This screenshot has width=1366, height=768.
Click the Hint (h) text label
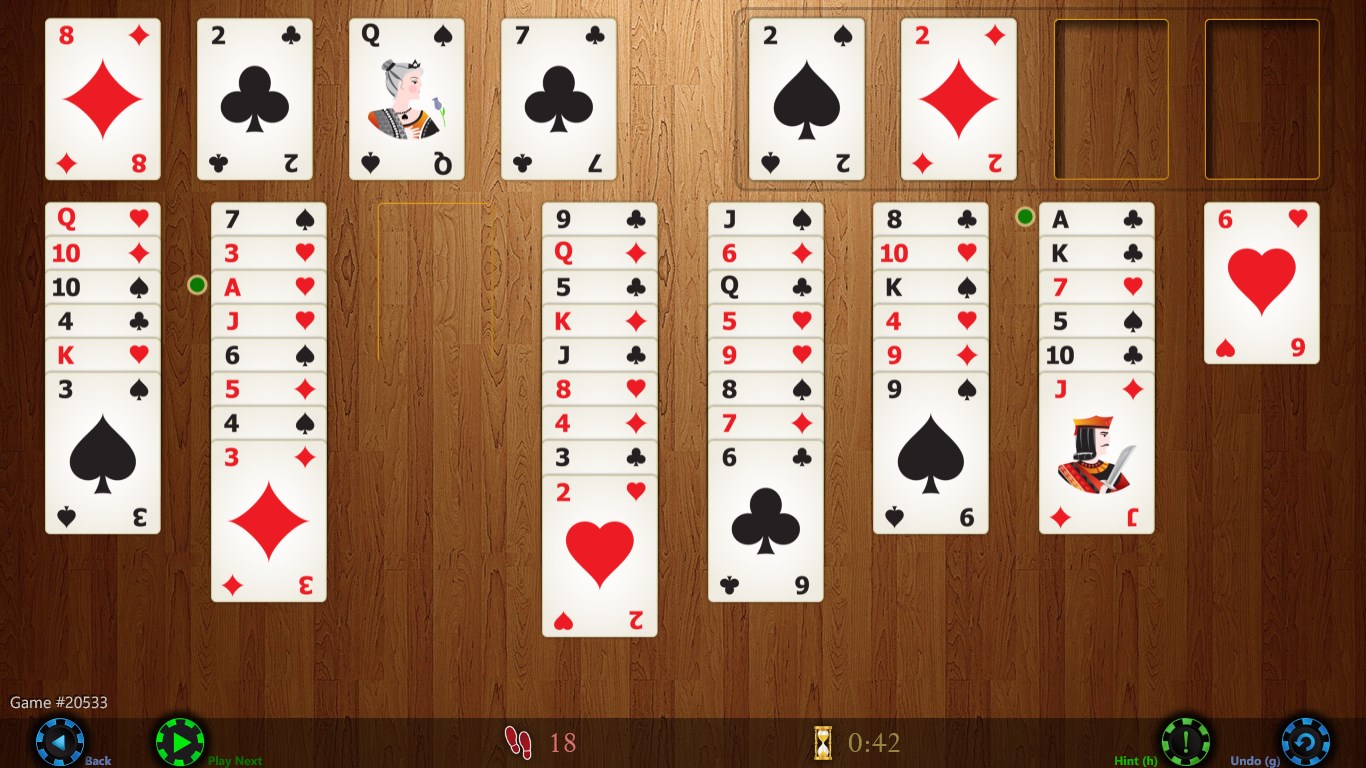[1135, 760]
